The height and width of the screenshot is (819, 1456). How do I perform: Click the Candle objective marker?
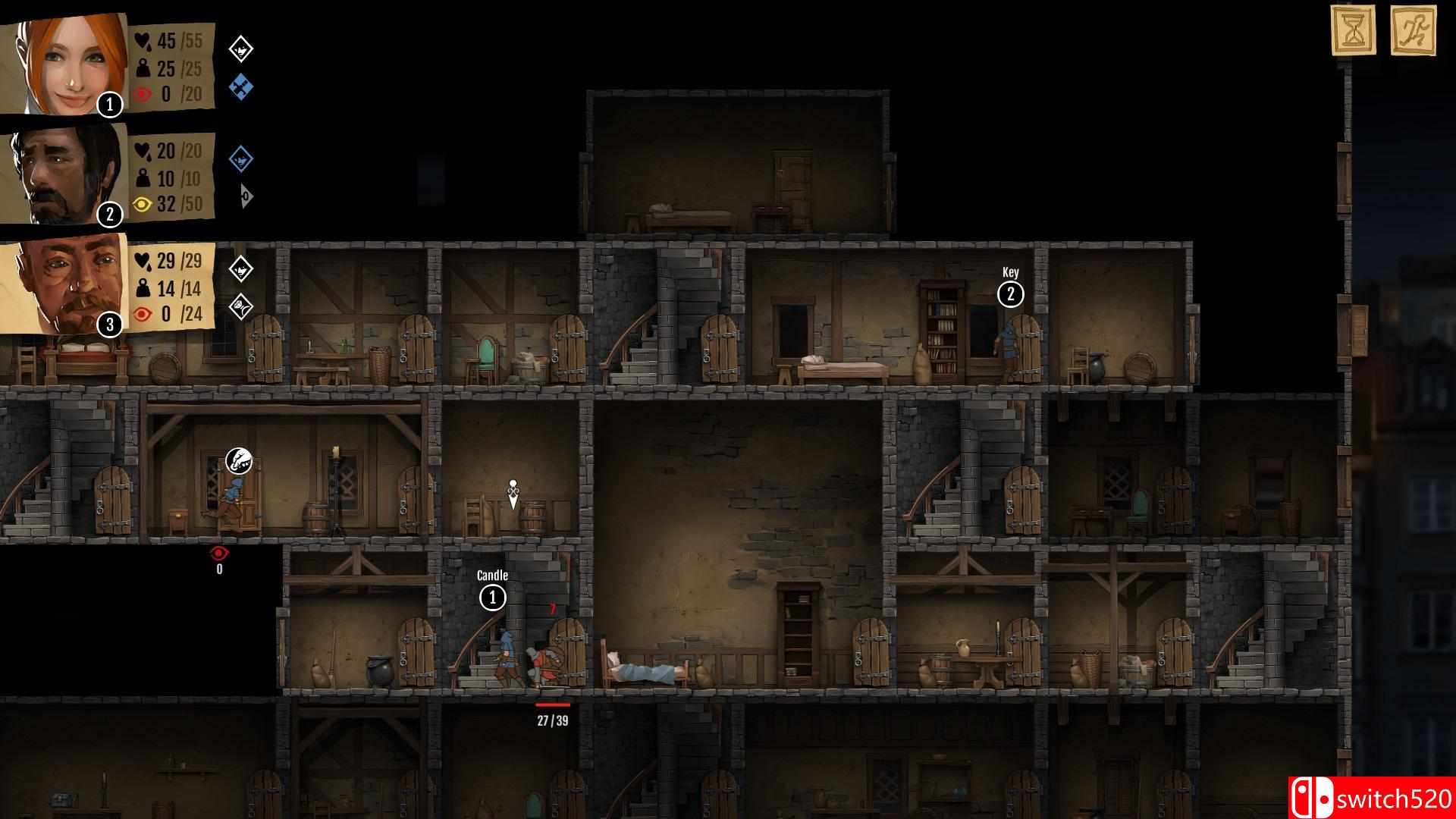491,598
